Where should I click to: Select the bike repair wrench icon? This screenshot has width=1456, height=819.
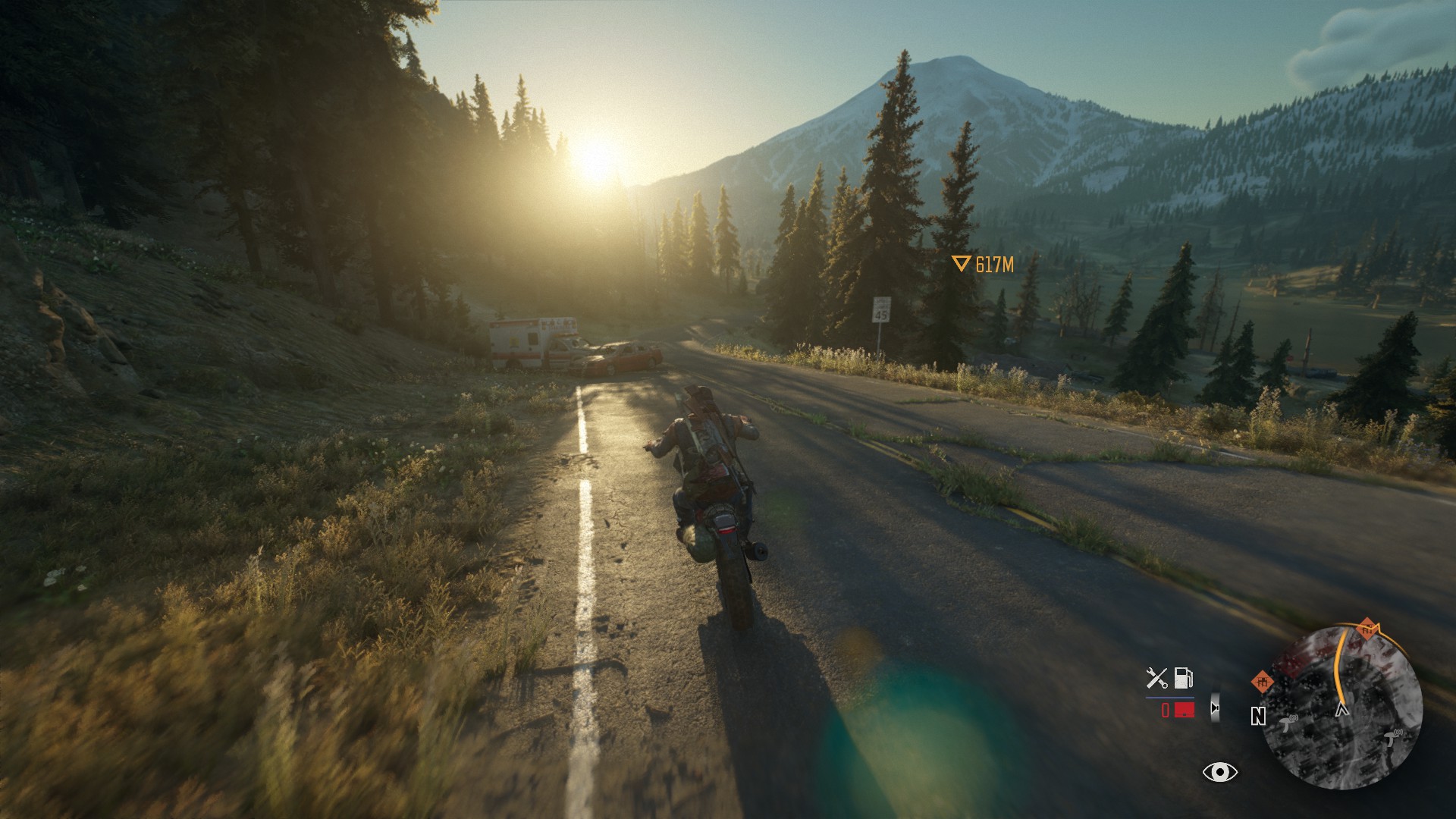coord(1156,677)
